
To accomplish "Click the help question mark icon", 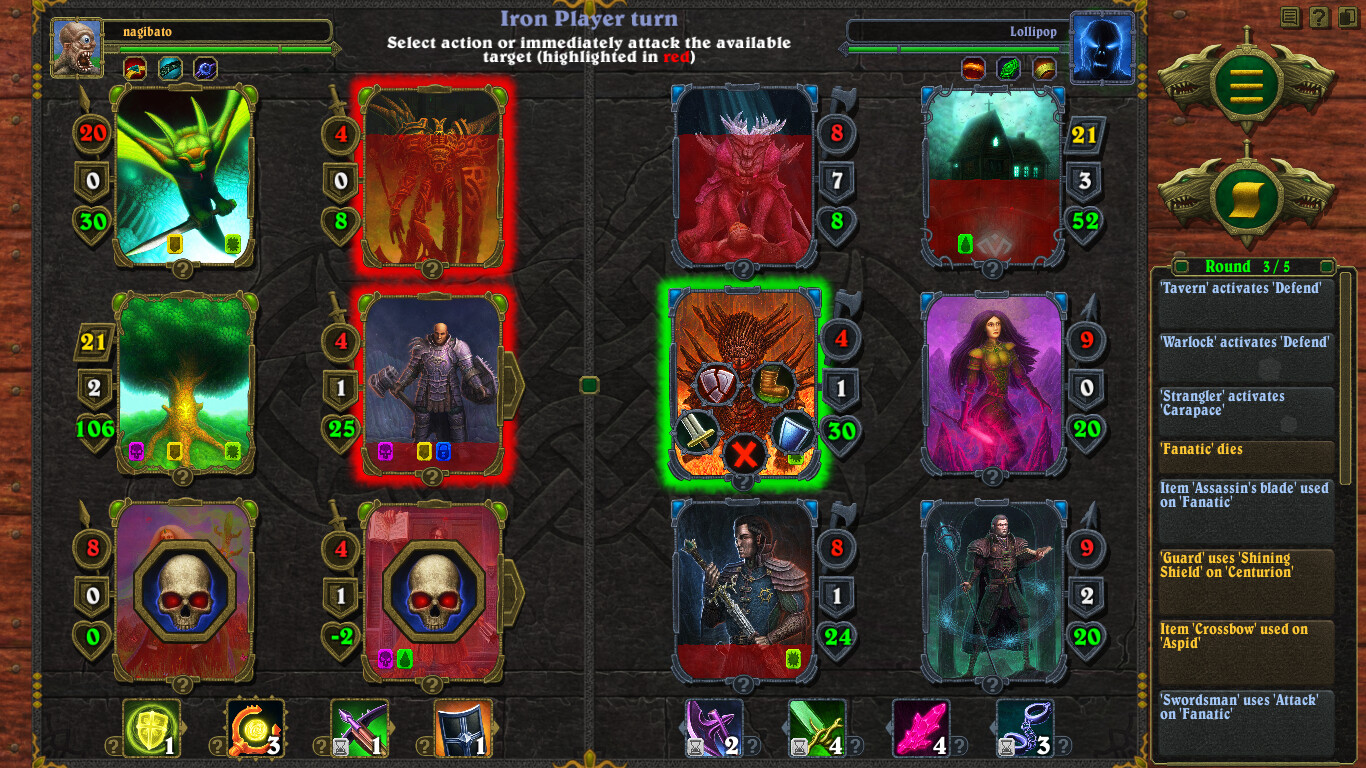I will pyautogui.click(x=1320, y=17).
